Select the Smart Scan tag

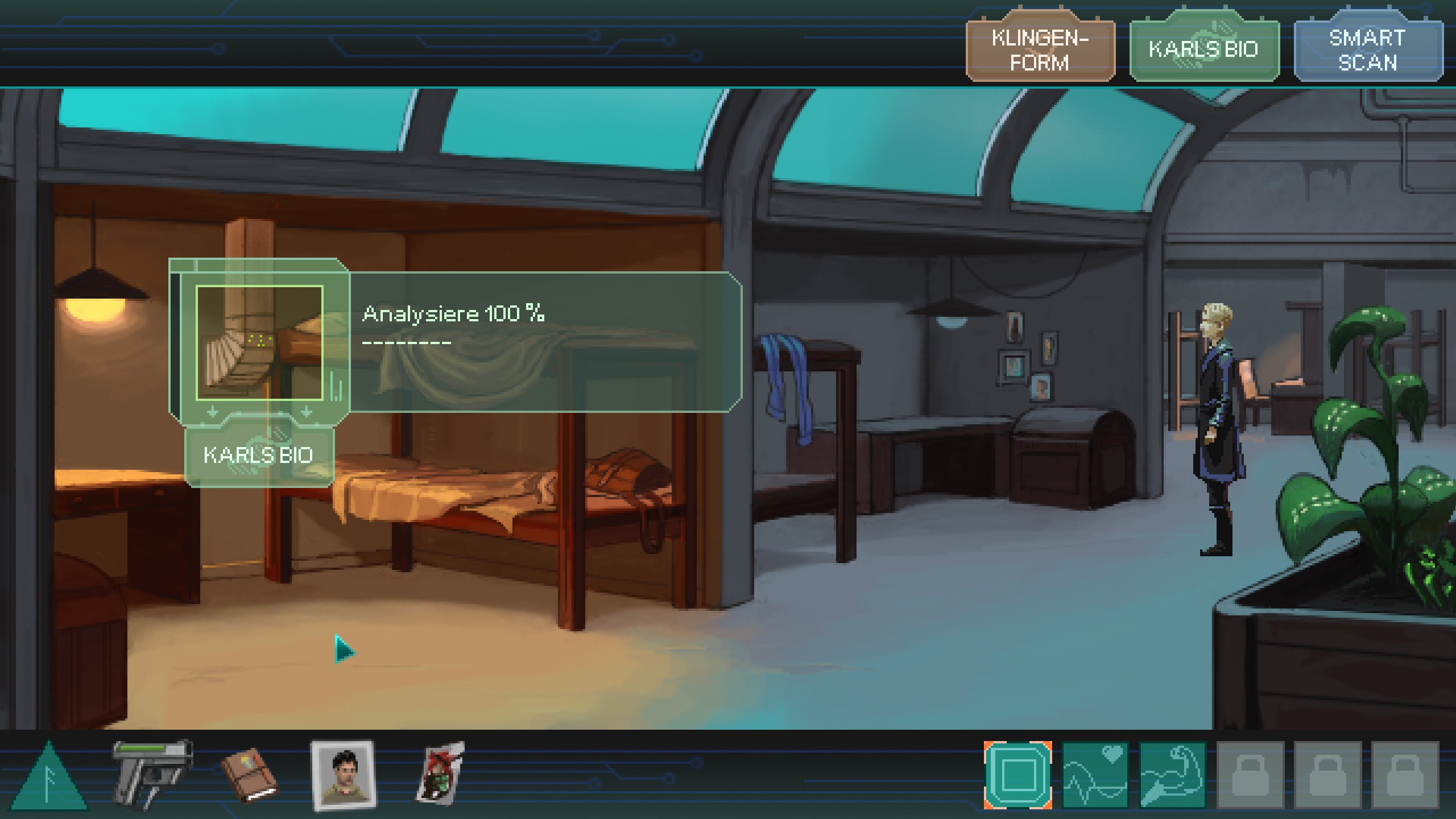pyautogui.click(x=1367, y=50)
